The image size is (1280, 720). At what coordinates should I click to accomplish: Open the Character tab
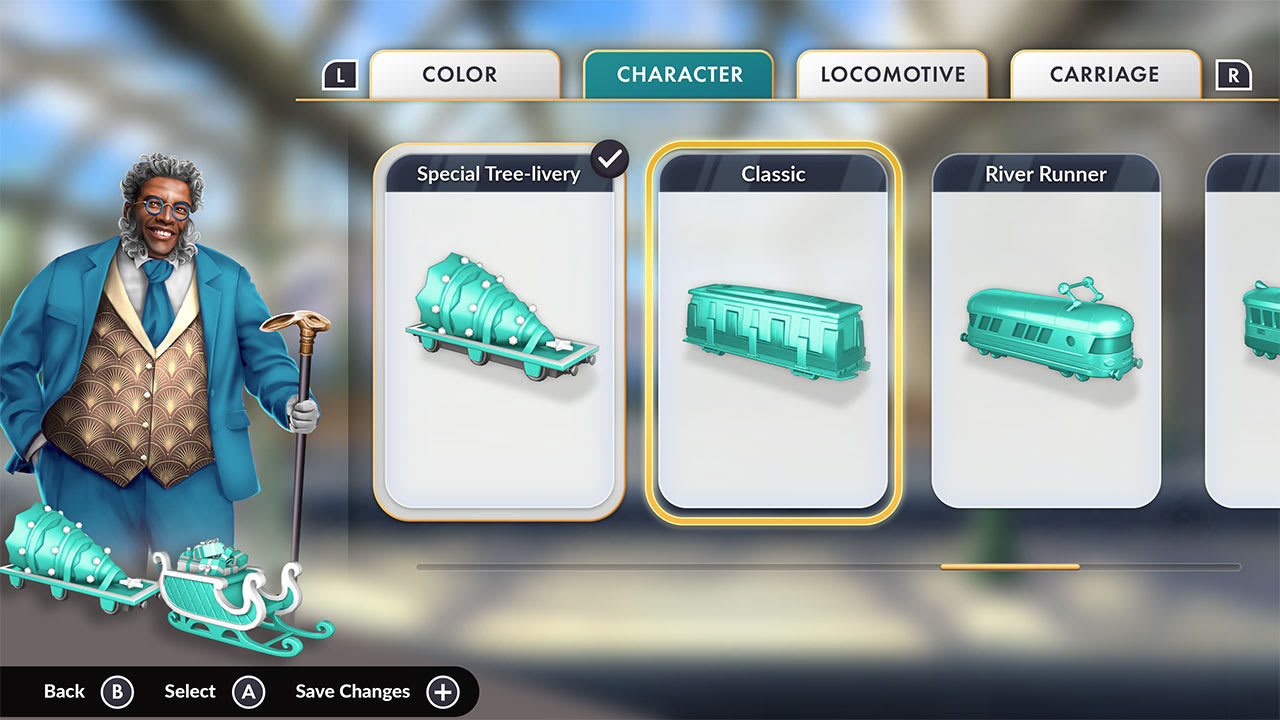[678, 75]
